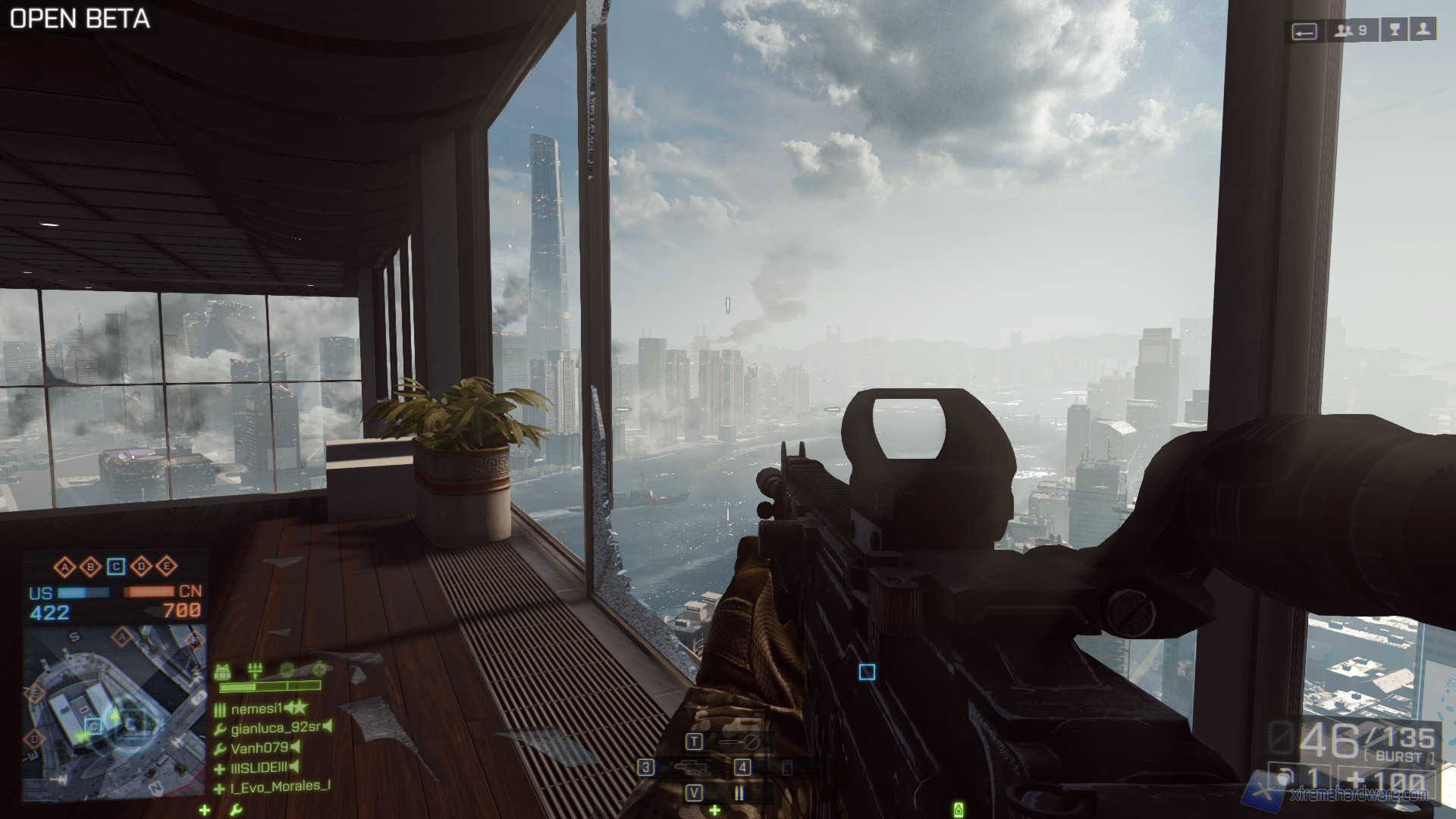The image size is (1456, 819).
Task: Select squad member Vanh079
Action: [258, 748]
